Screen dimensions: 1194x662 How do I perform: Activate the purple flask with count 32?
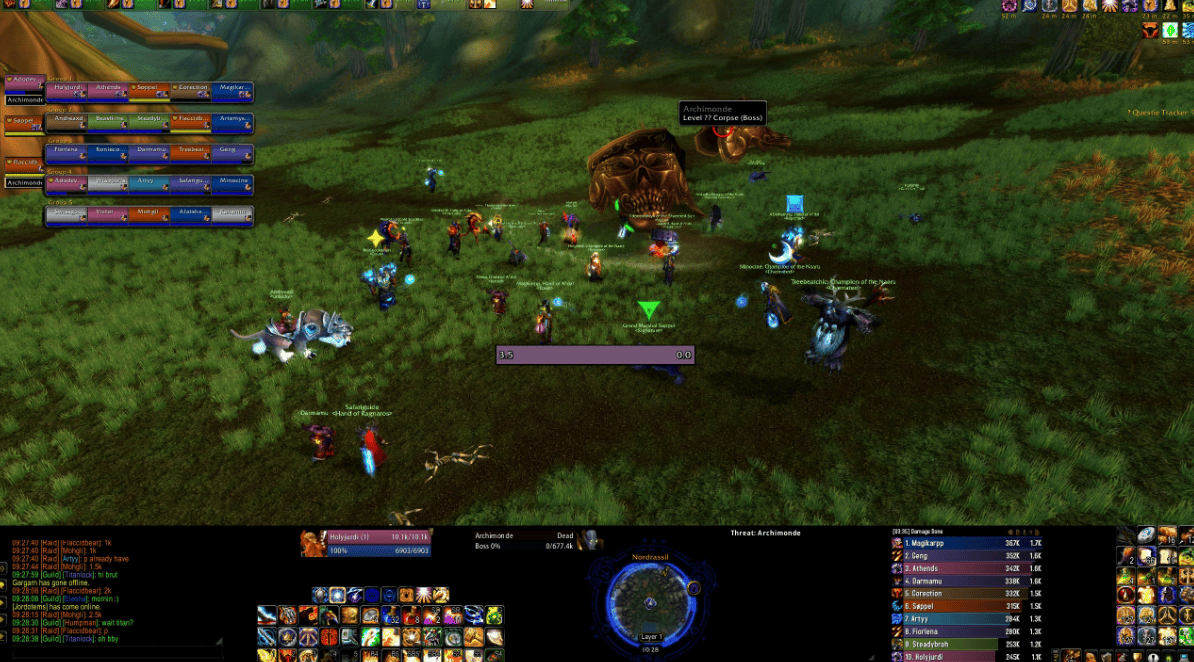click(390, 615)
